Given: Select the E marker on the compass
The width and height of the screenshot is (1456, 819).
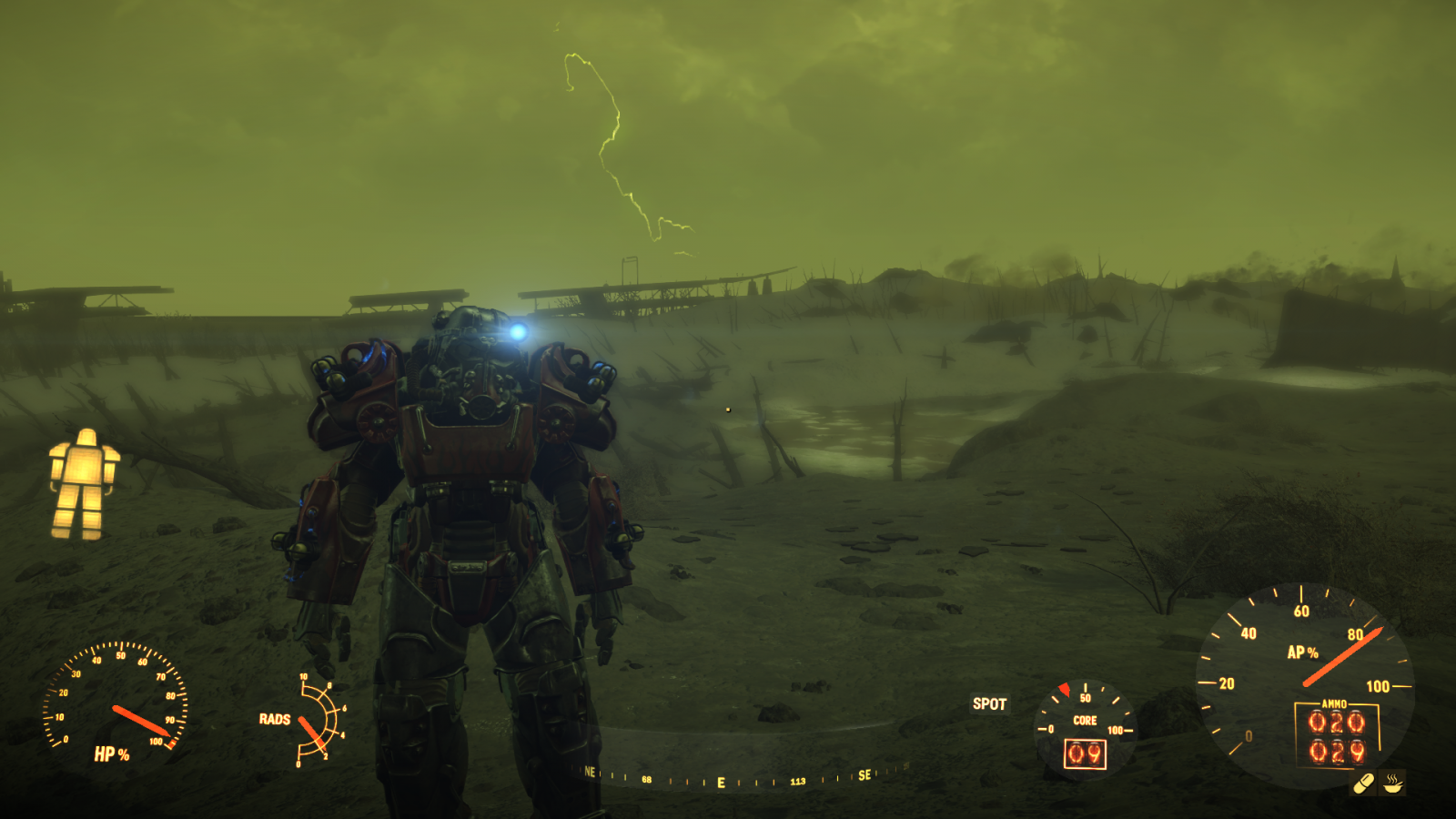Looking at the screenshot, I should tap(720, 781).
